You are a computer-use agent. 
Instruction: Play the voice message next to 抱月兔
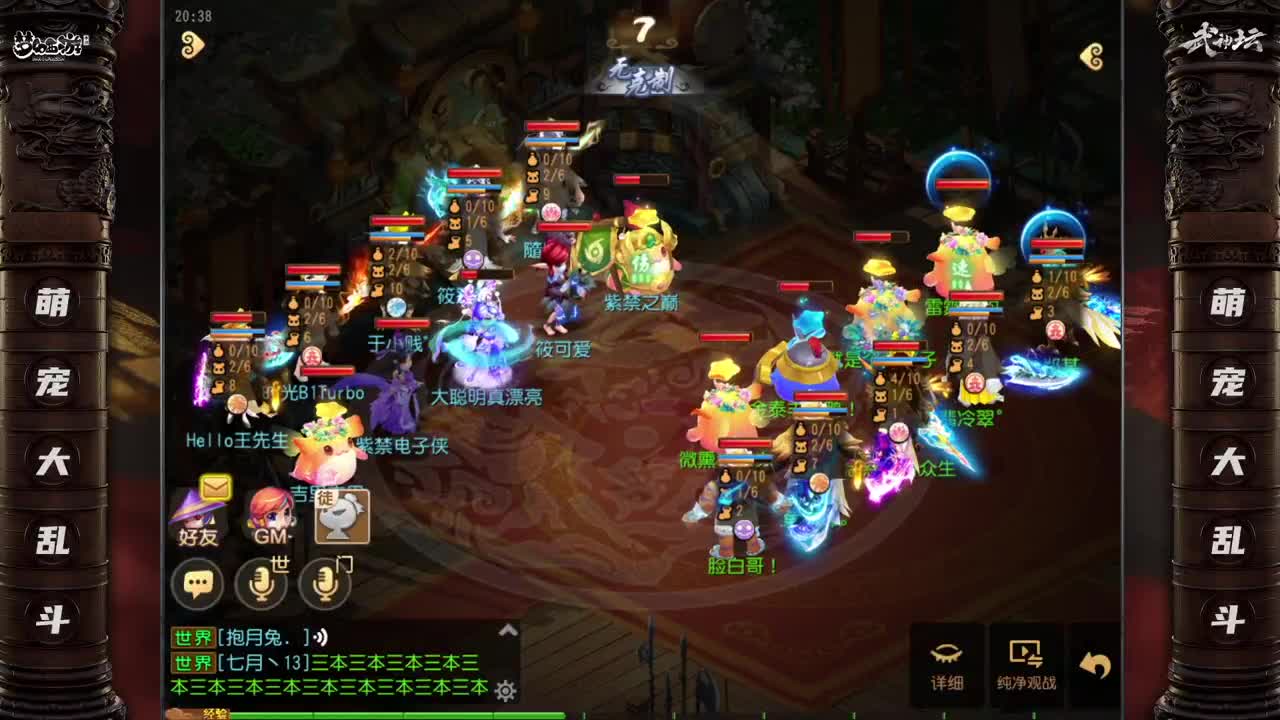[x=319, y=638]
